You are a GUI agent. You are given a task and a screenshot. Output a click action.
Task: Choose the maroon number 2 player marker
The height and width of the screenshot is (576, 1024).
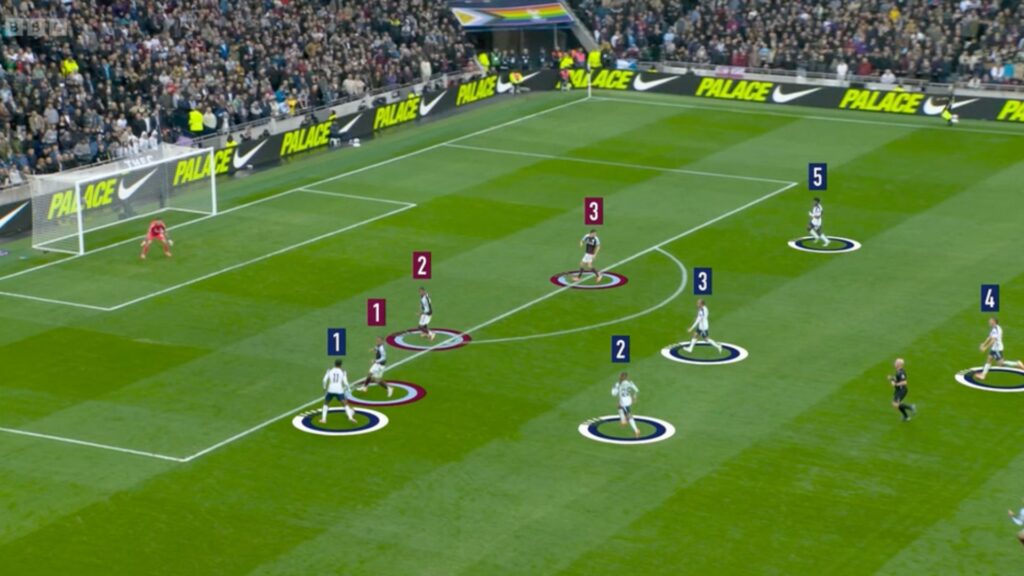coord(421,265)
